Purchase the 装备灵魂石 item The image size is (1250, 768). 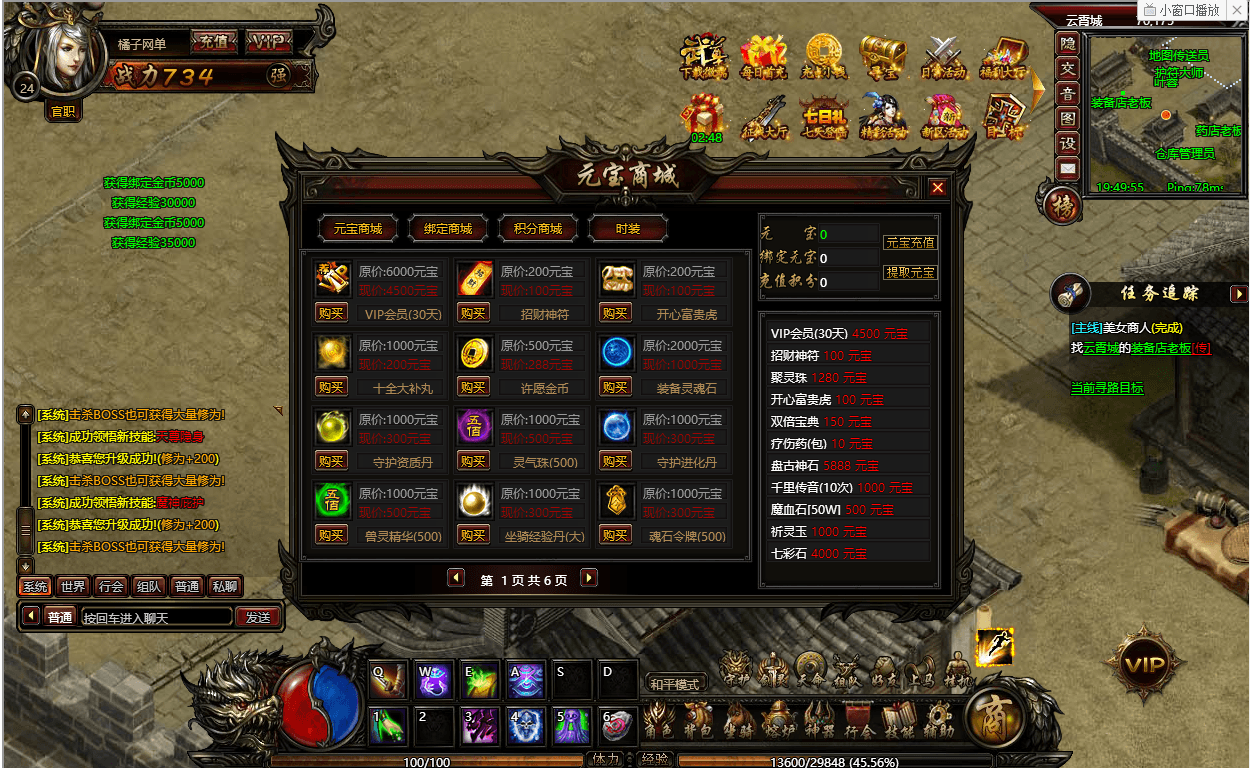coord(615,387)
